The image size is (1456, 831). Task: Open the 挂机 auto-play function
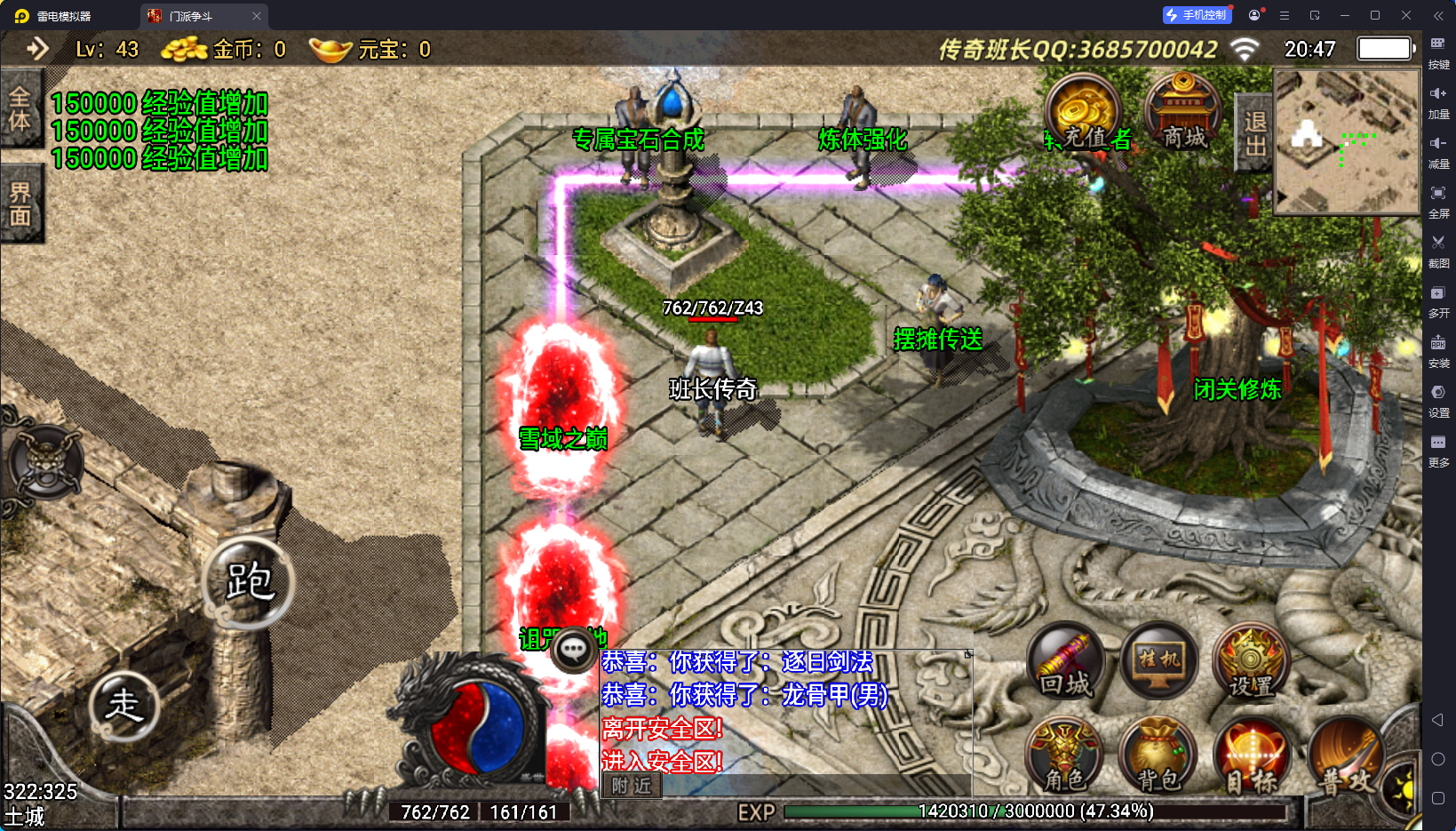[1159, 662]
